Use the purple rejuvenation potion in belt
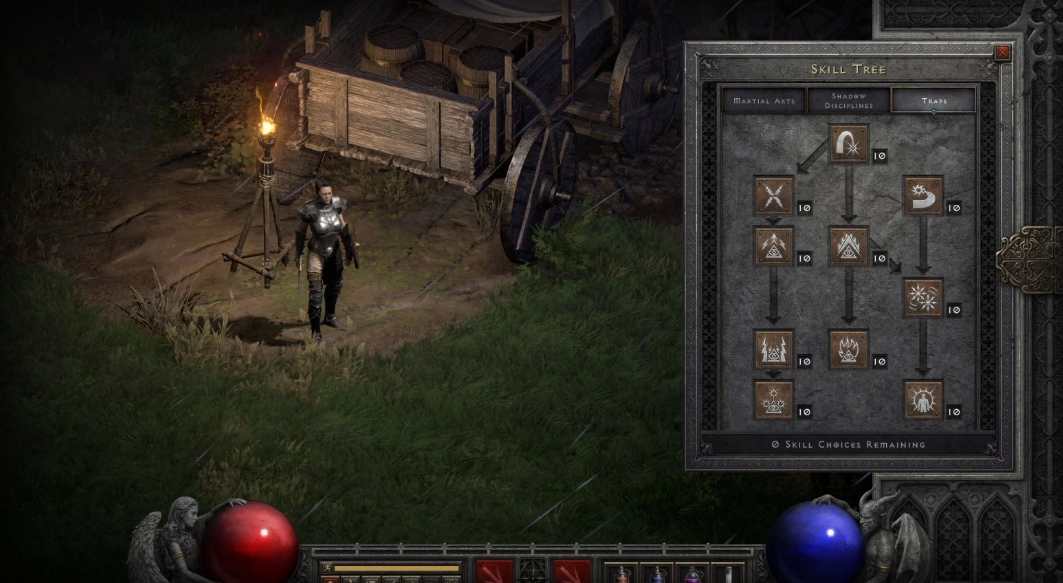The height and width of the screenshot is (583, 1063). [x=691, y=574]
